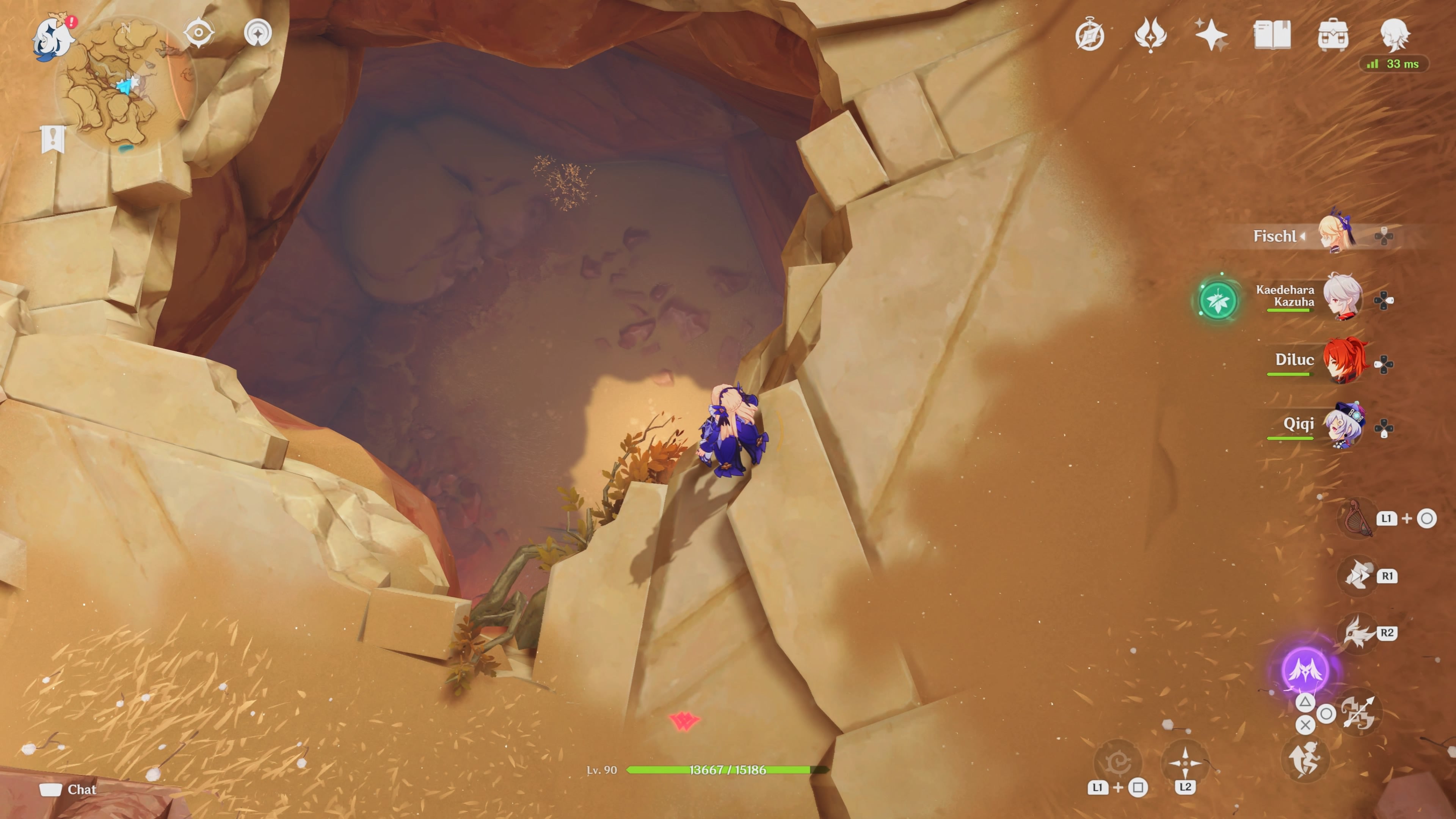Select Fischl in the party list
Viewport: 1456px width, 819px height.
pos(1336,235)
